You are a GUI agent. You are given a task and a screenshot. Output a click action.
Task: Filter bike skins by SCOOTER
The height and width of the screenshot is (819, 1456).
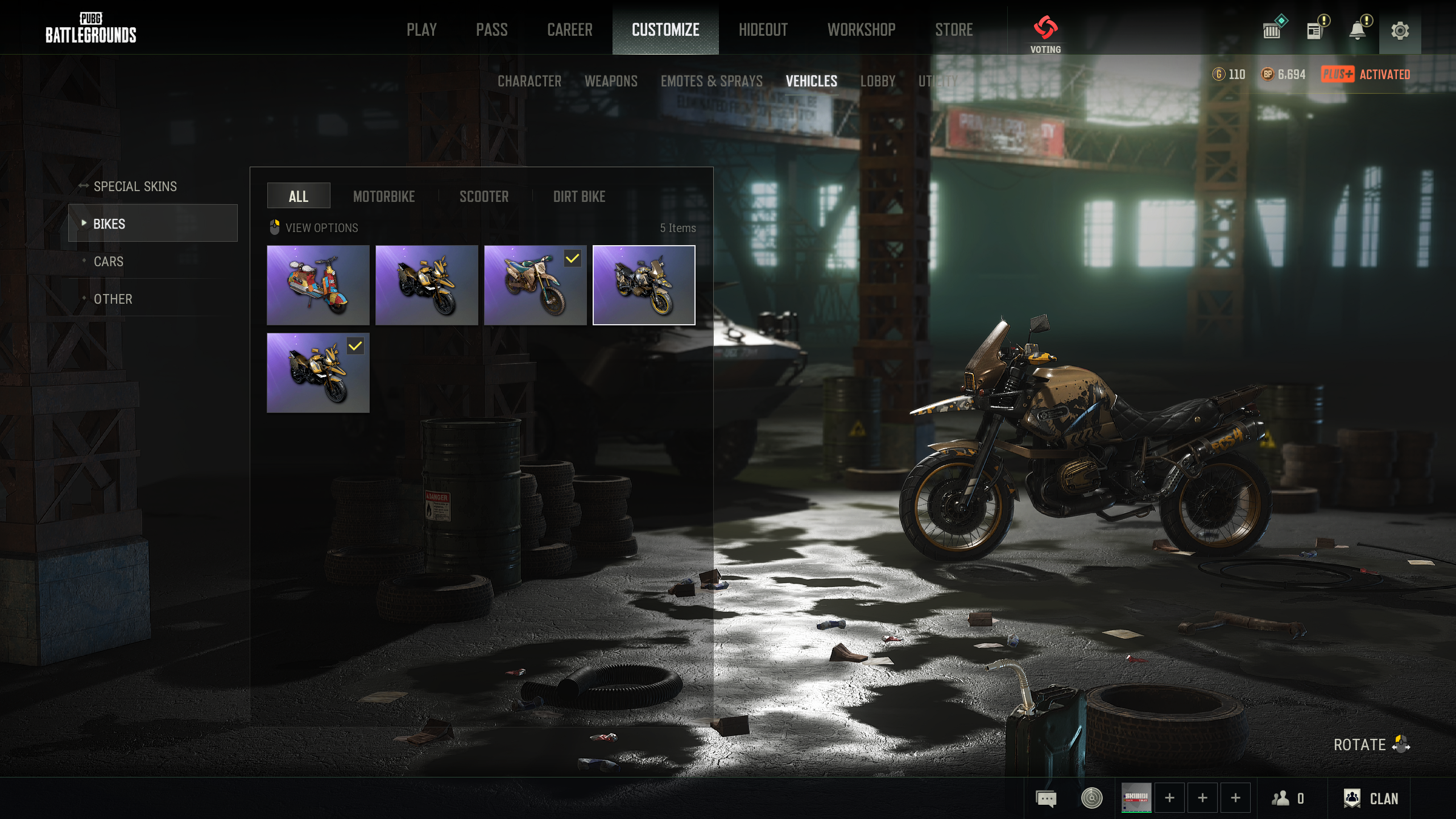point(484,197)
